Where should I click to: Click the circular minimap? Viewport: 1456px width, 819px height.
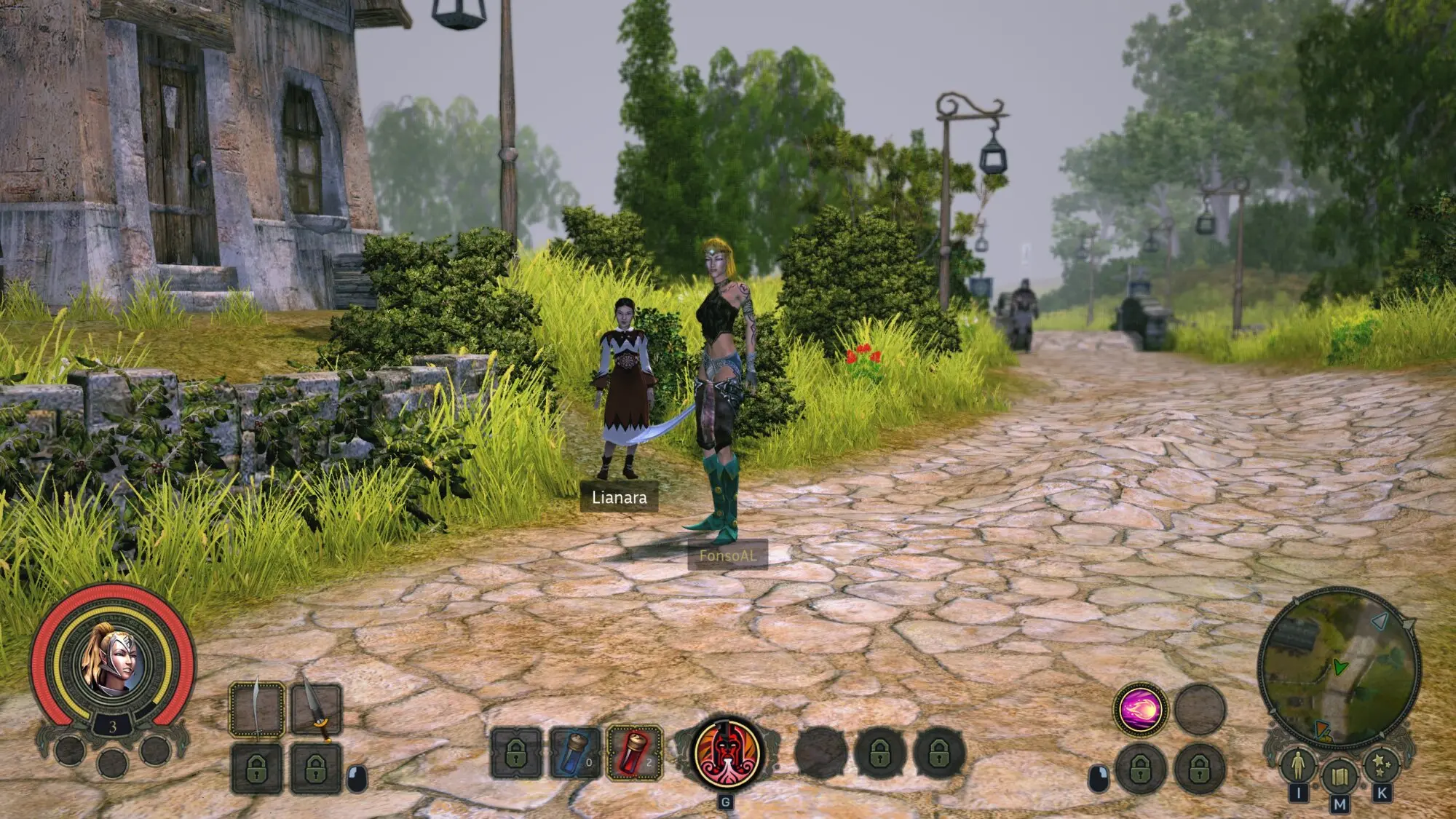tap(1340, 666)
